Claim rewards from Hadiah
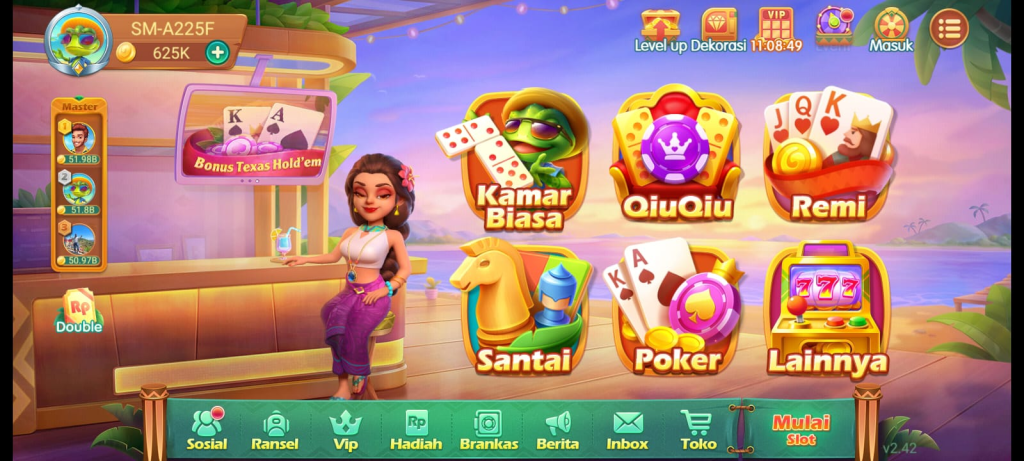Image resolution: width=1024 pixels, height=461 pixels. click(x=416, y=429)
